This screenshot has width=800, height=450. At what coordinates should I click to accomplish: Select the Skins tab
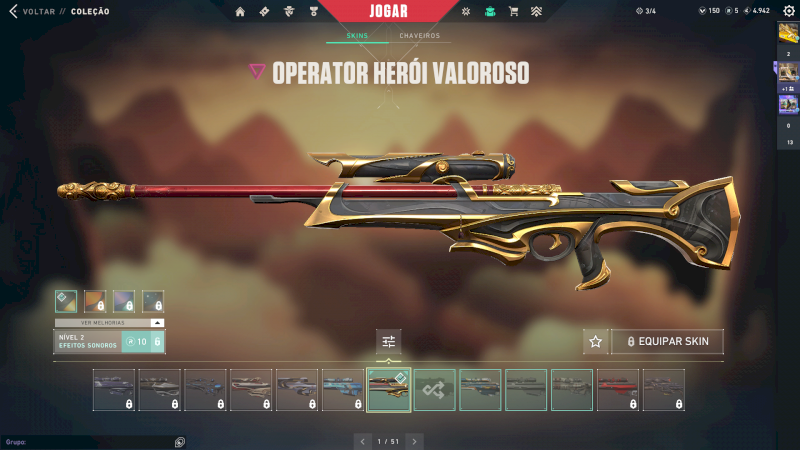pos(357,36)
